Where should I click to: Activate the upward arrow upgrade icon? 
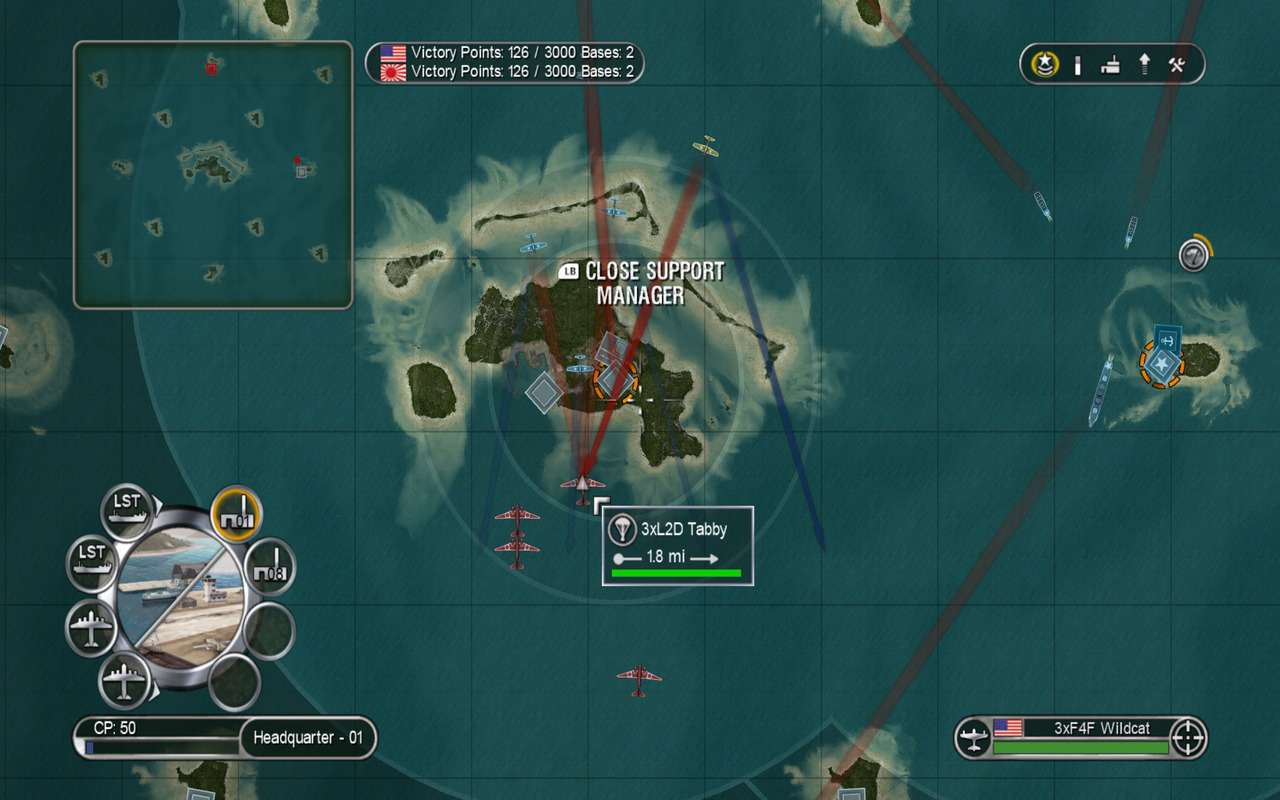point(1144,65)
